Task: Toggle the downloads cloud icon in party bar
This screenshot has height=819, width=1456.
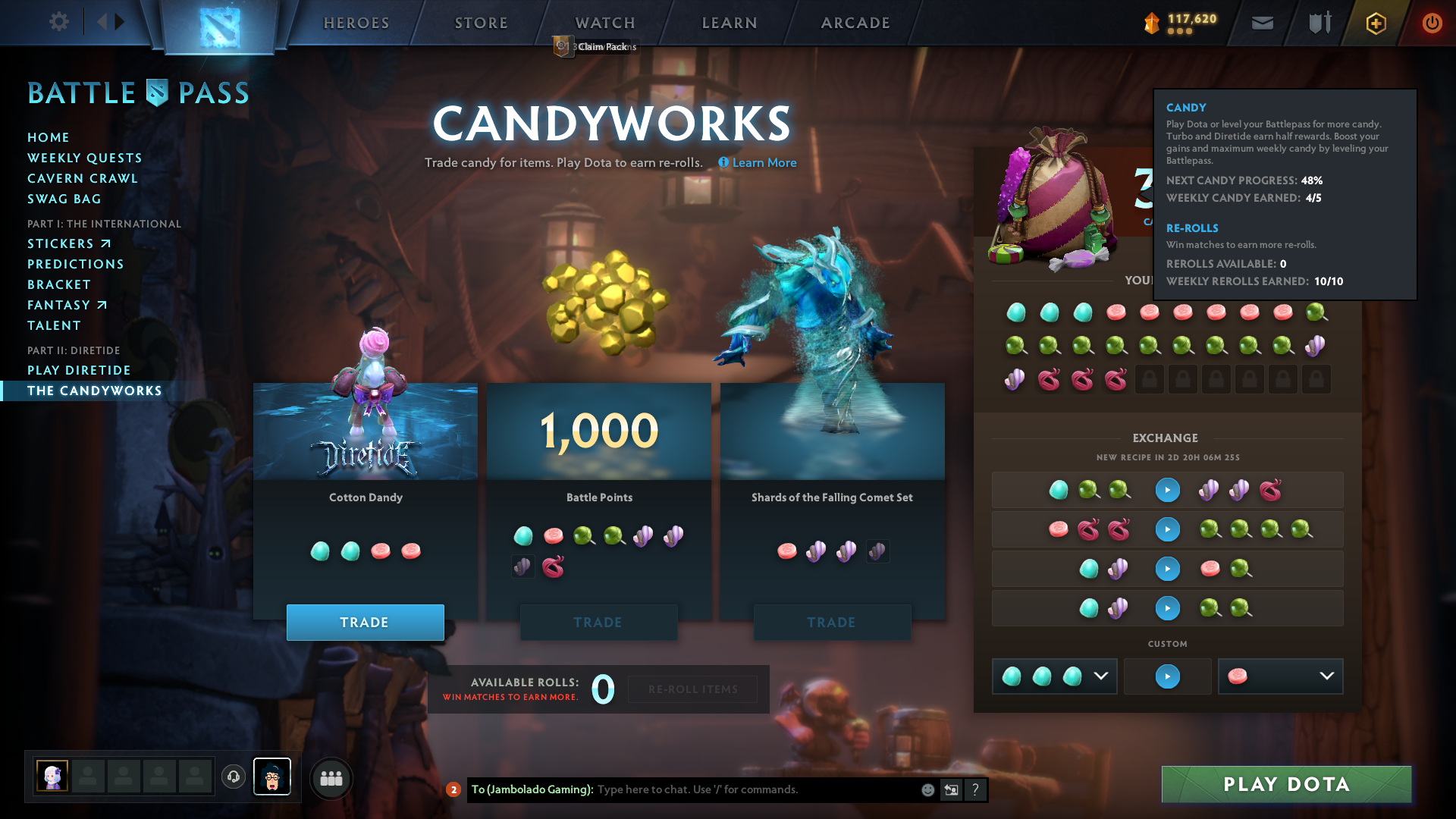Action: [233, 777]
